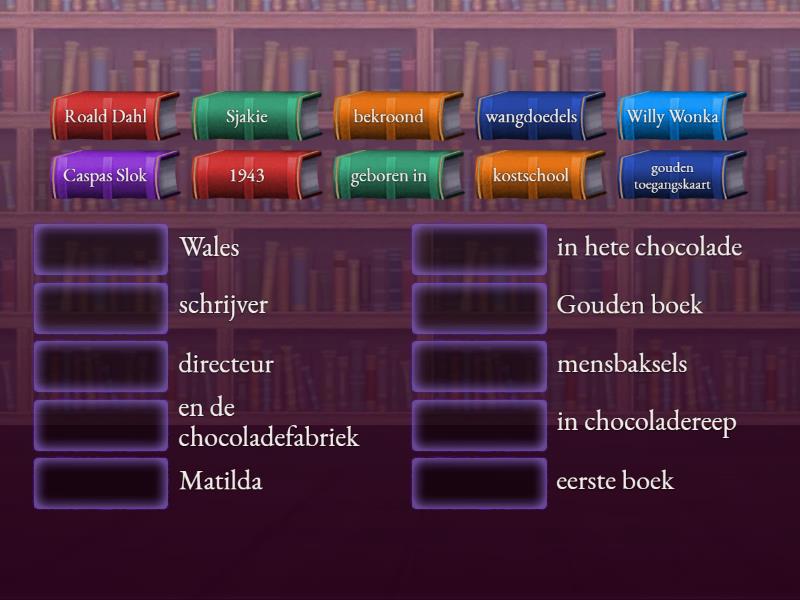Viewport: 800px width, 600px height.
Task: Choose the gouden toegangskaart book
Action: tap(673, 175)
